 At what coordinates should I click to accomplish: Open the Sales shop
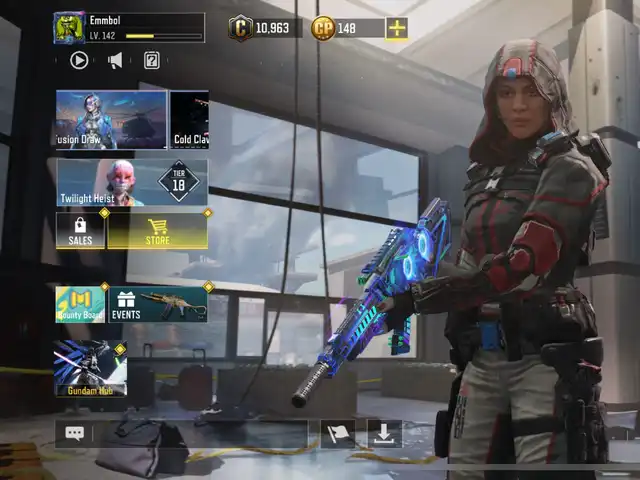point(80,231)
